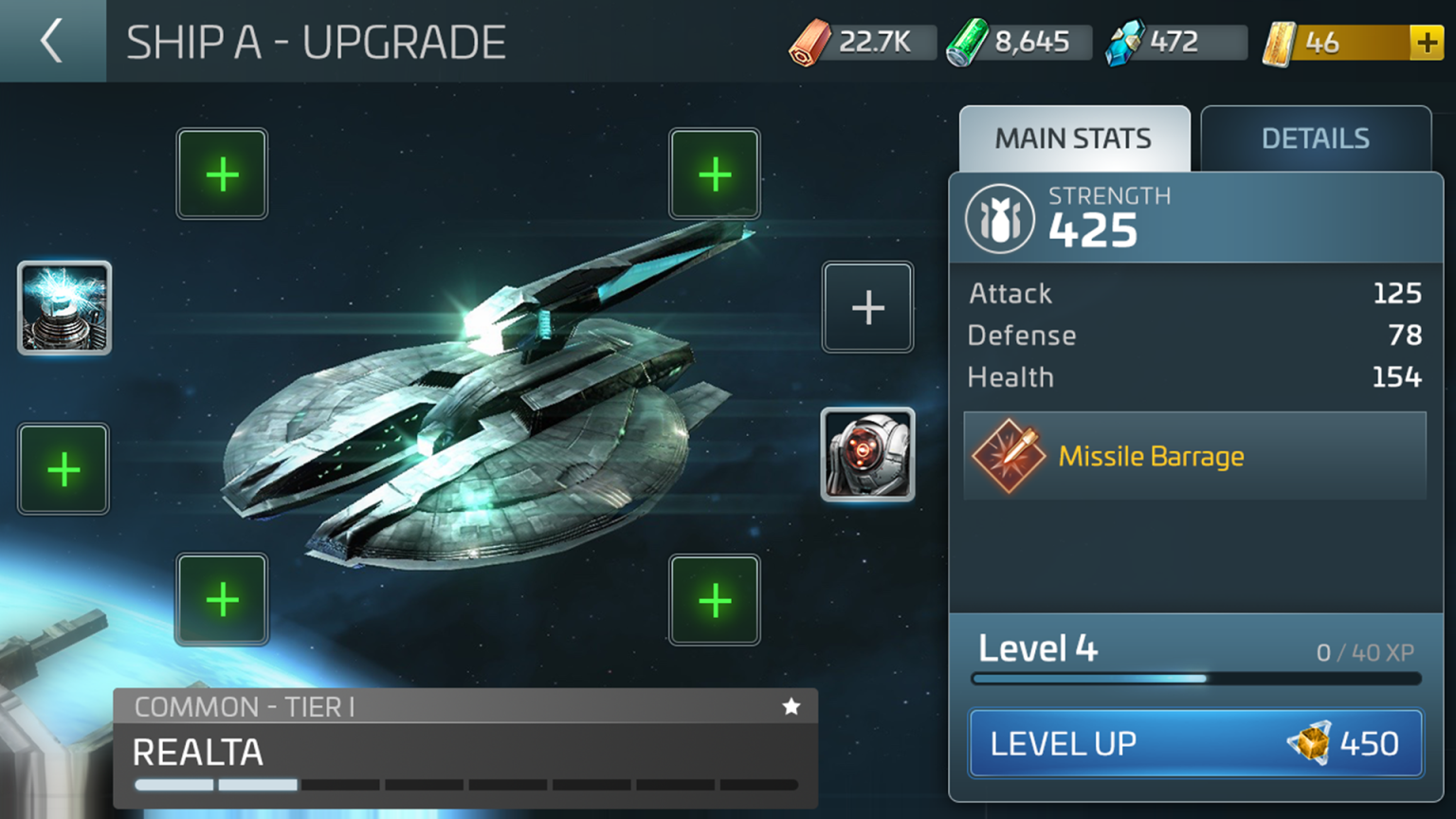The image size is (1456, 819).
Task: Click the gold blueprint resource icon
Action: tap(1280, 42)
